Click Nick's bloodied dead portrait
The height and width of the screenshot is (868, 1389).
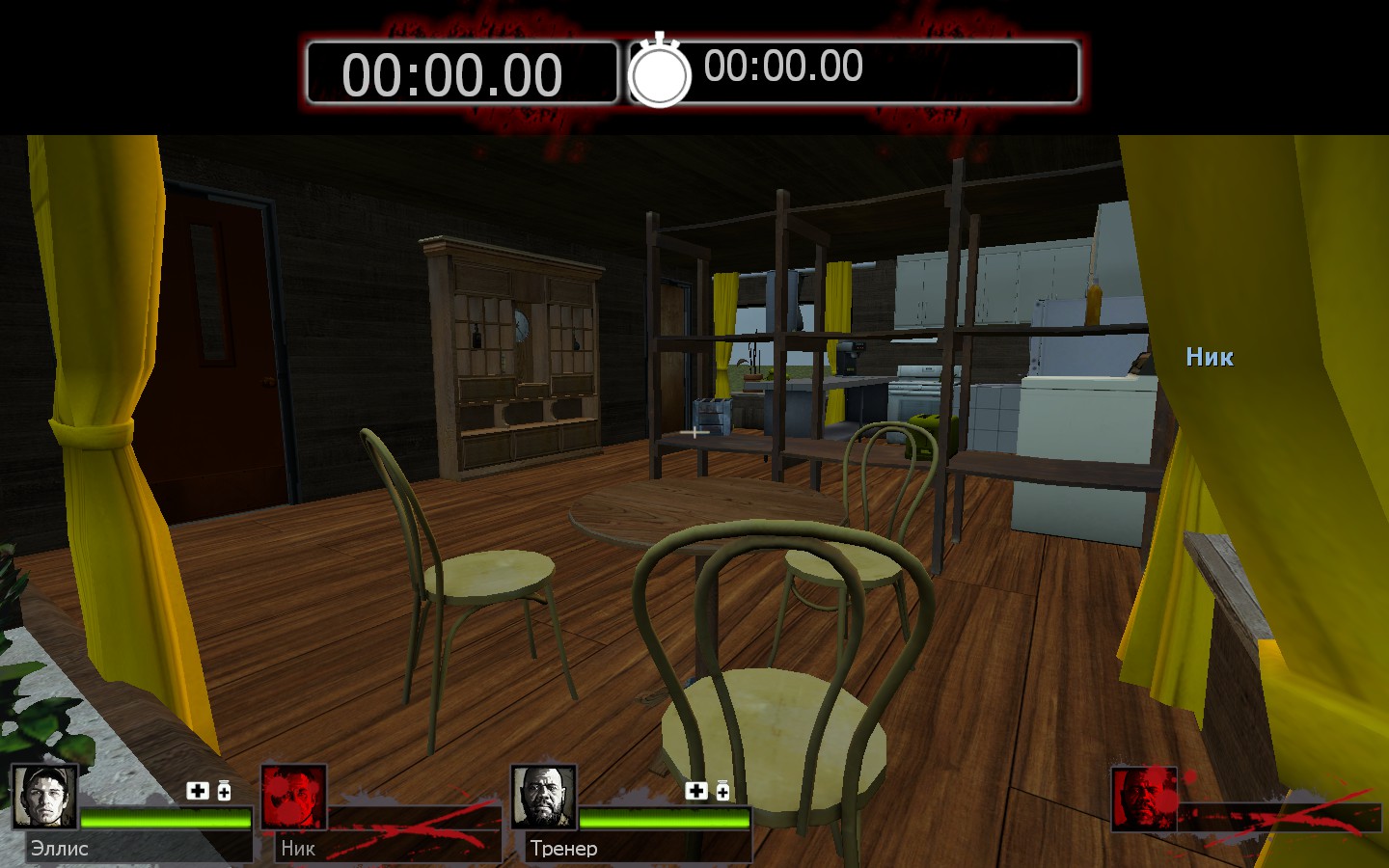coord(294,797)
